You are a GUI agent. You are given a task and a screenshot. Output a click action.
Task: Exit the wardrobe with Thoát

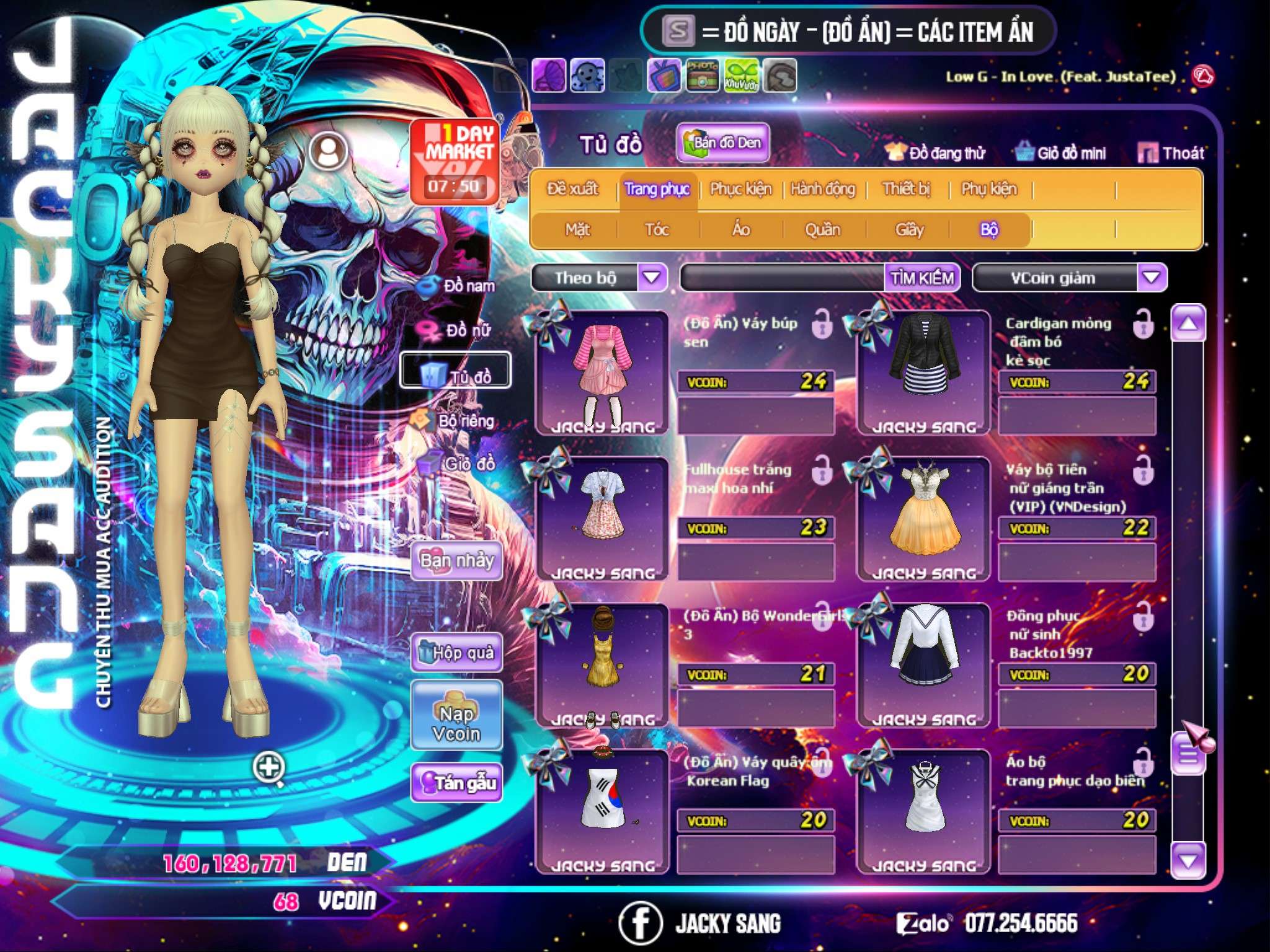pos(1171,153)
